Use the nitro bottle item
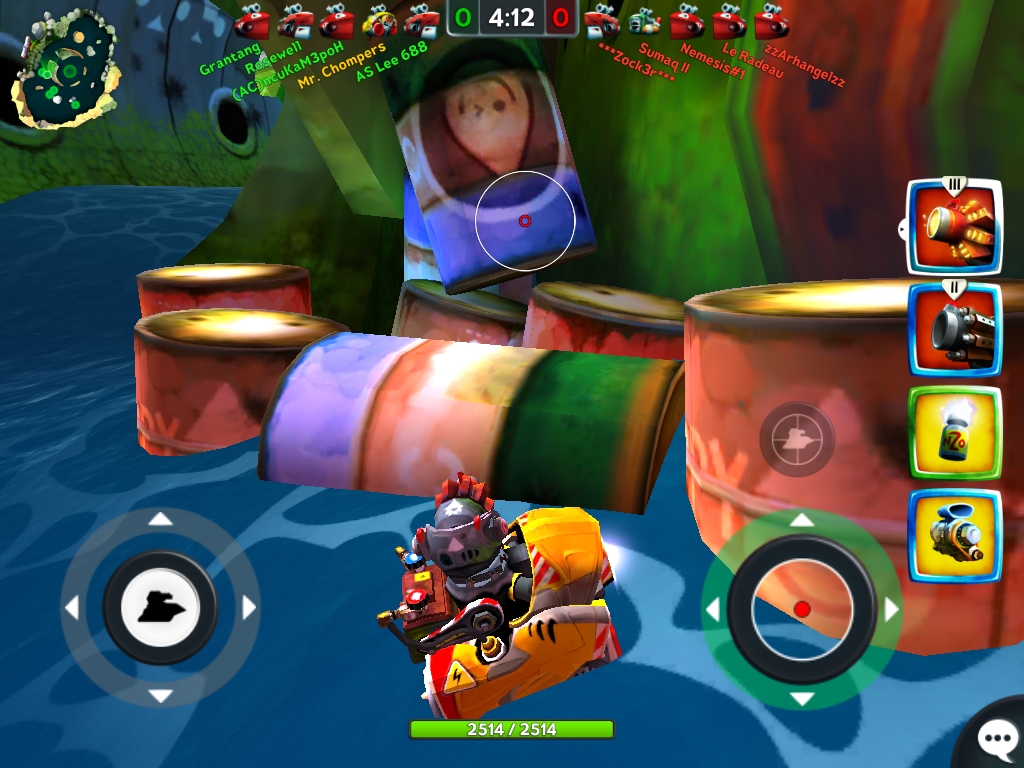 tap(953, 432)
